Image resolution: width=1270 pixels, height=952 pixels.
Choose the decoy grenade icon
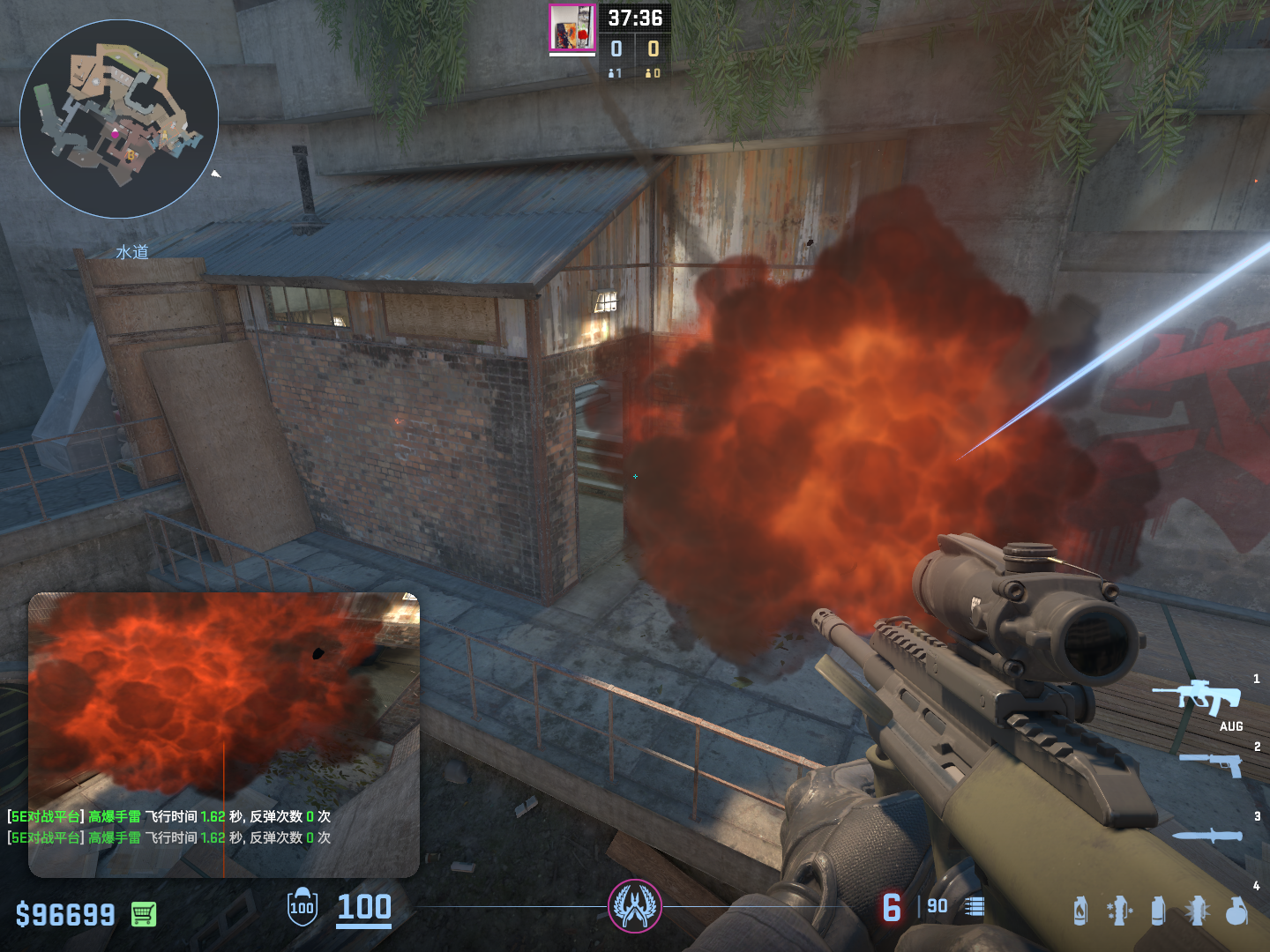coord(1119,911)
